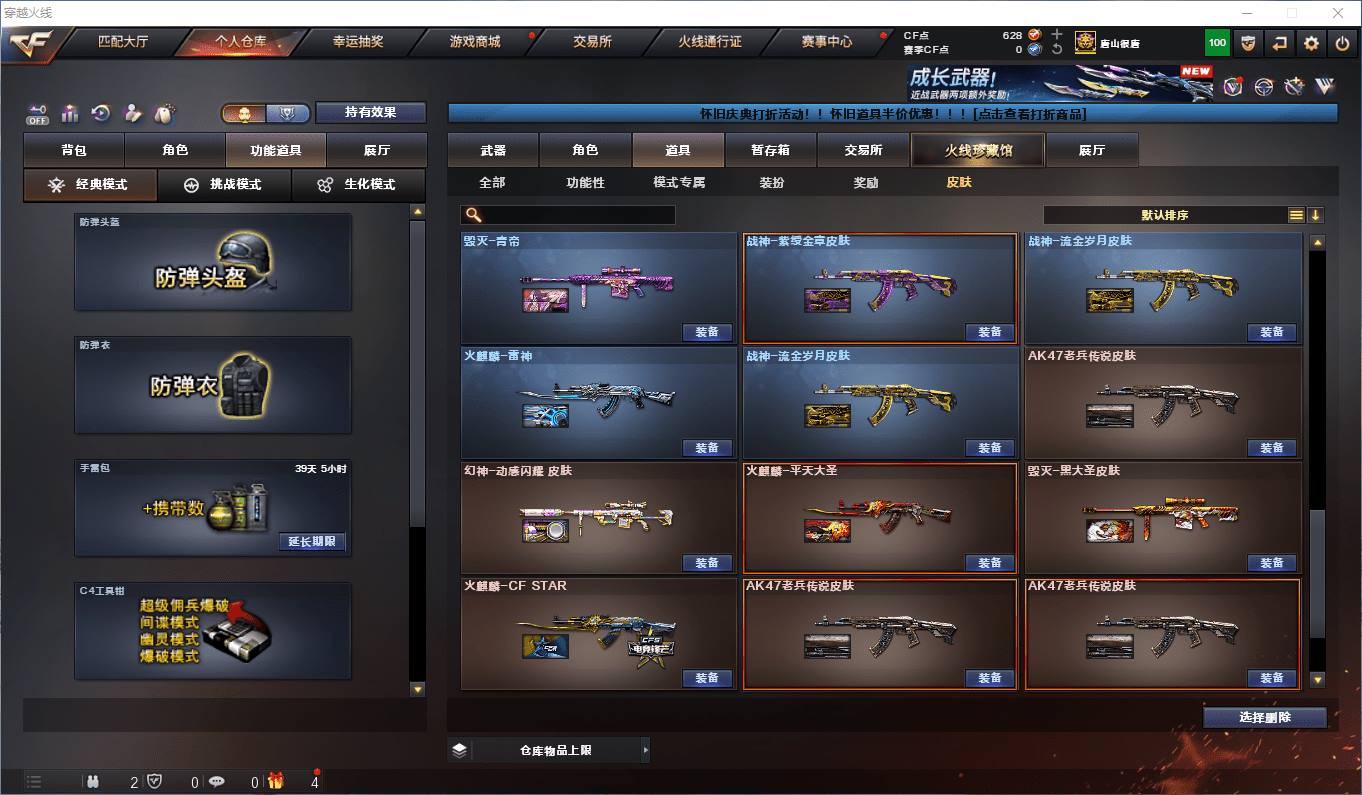Open 赛事中心 from the top menu
The height and width of the screenshot is (795, 1362).
click(x=827, y=42)
